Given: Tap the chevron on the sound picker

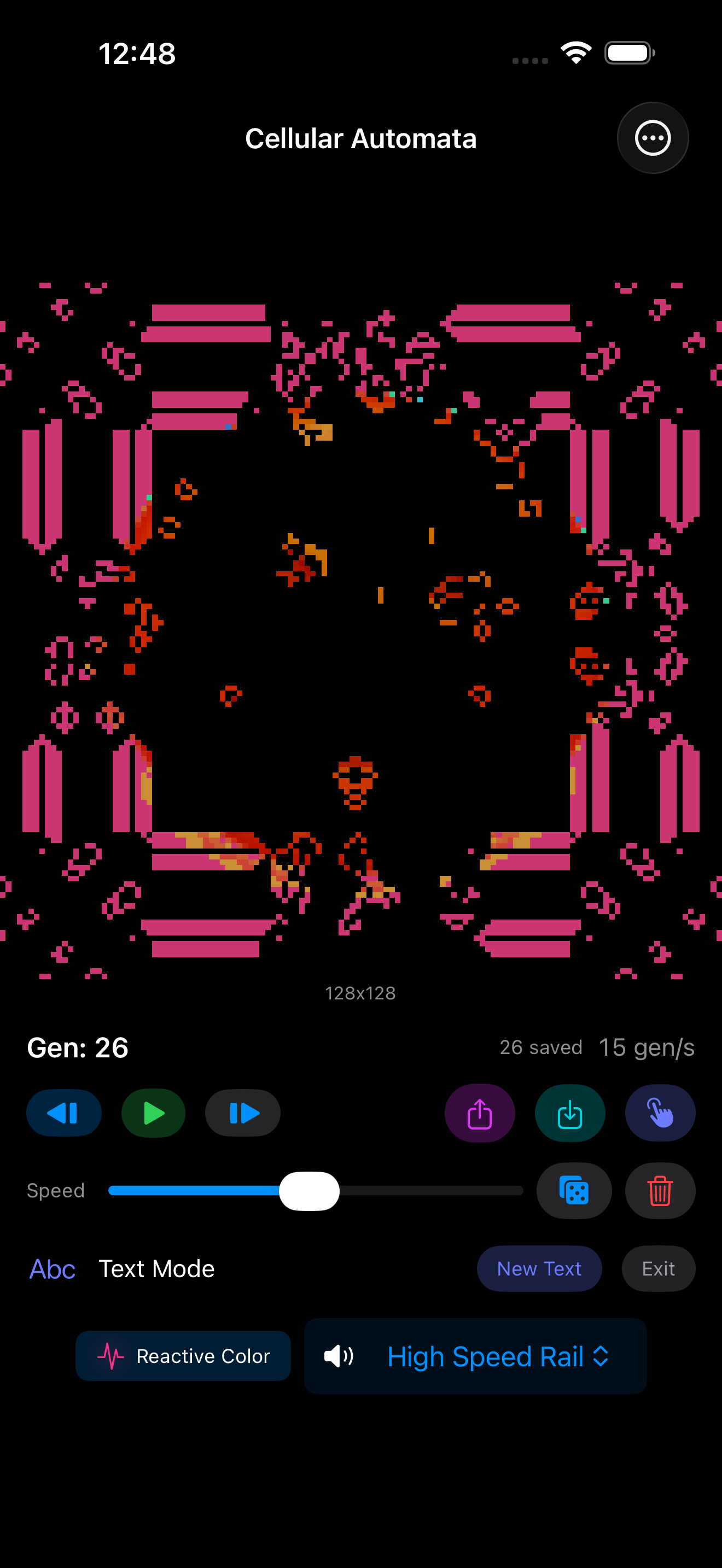Looking at the screenshot, I should 602,1356.
